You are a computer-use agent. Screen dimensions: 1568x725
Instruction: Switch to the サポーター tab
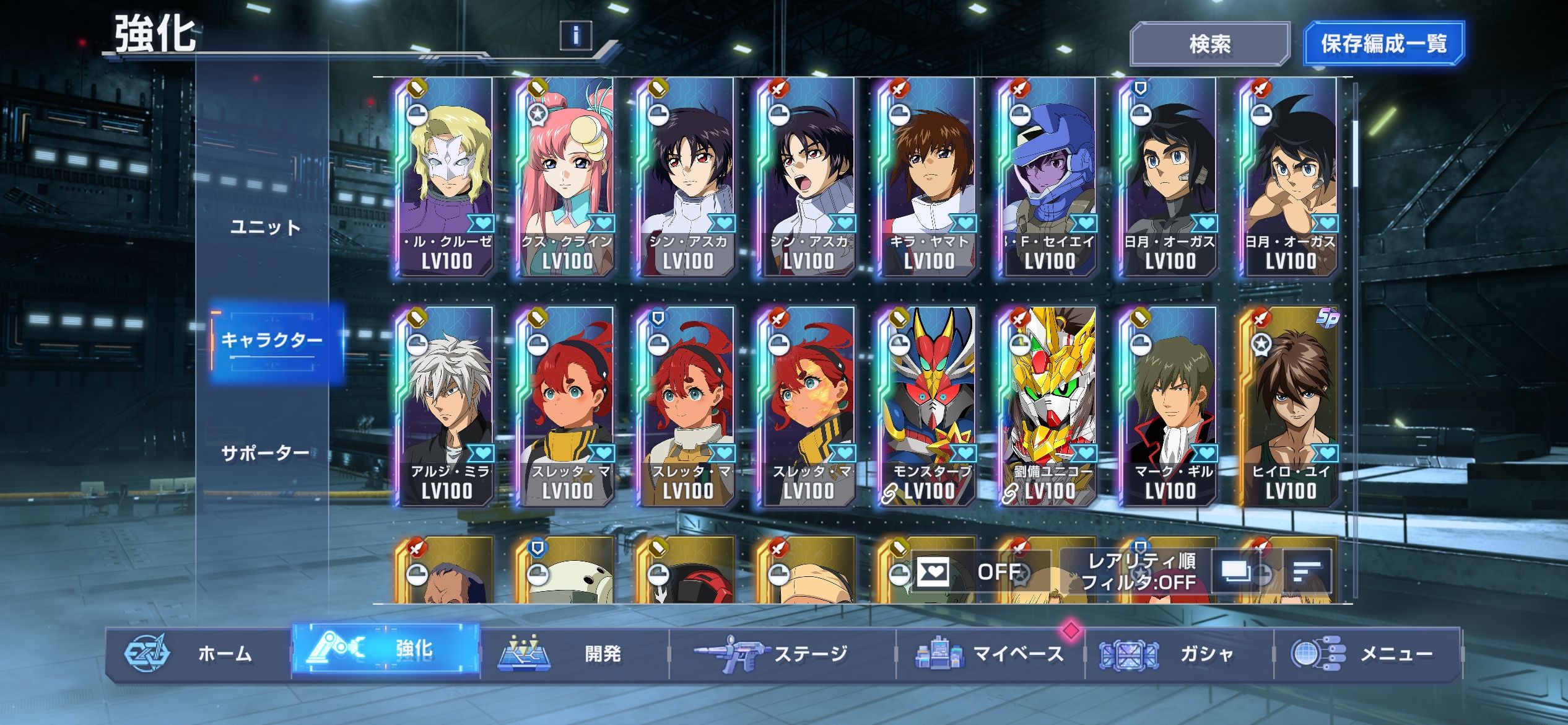(265, 453)
